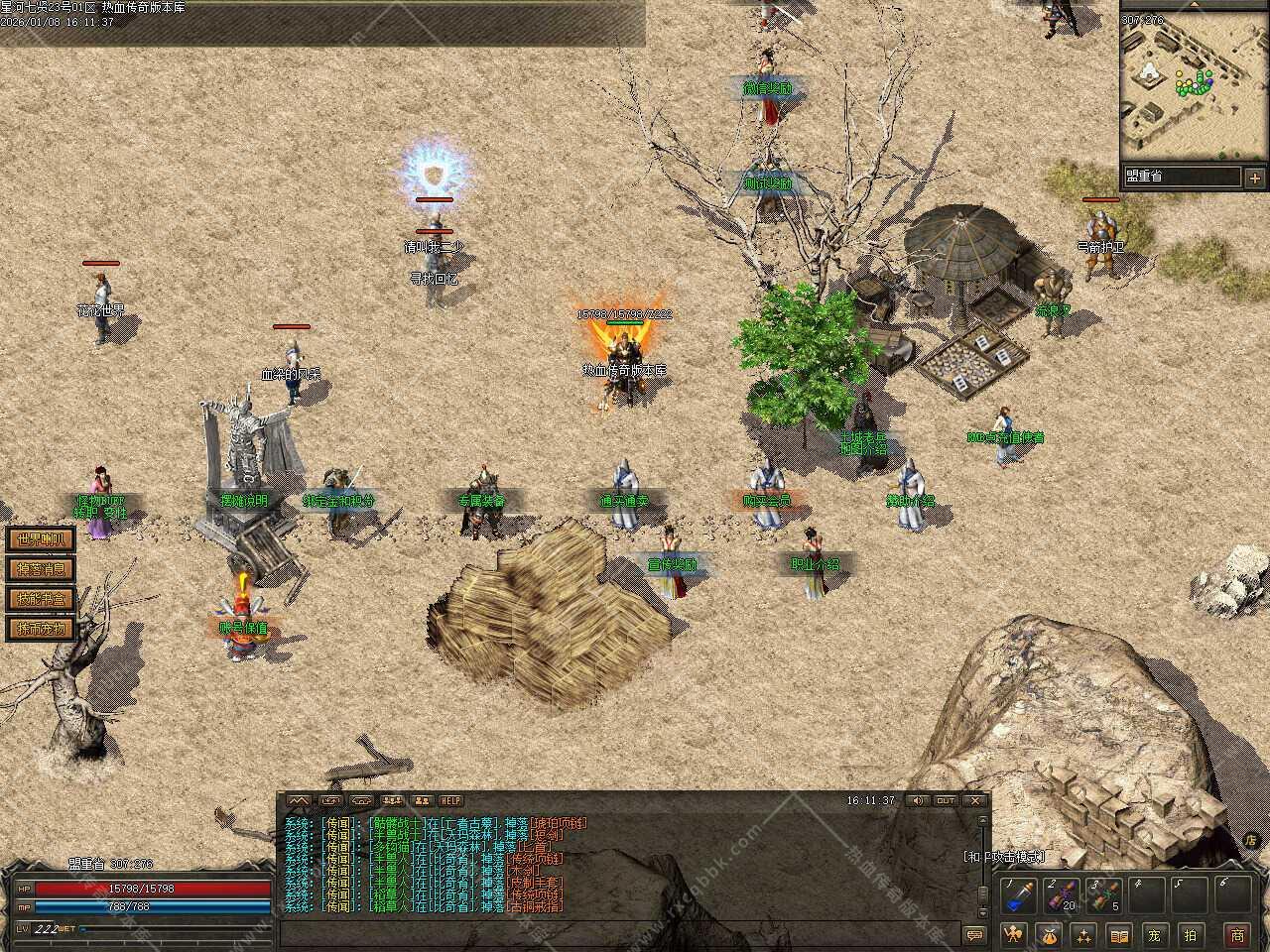This screenshot has width=1270, height=952.
Task: Click the HELP button above chat
Action: [x=451, y=801]
